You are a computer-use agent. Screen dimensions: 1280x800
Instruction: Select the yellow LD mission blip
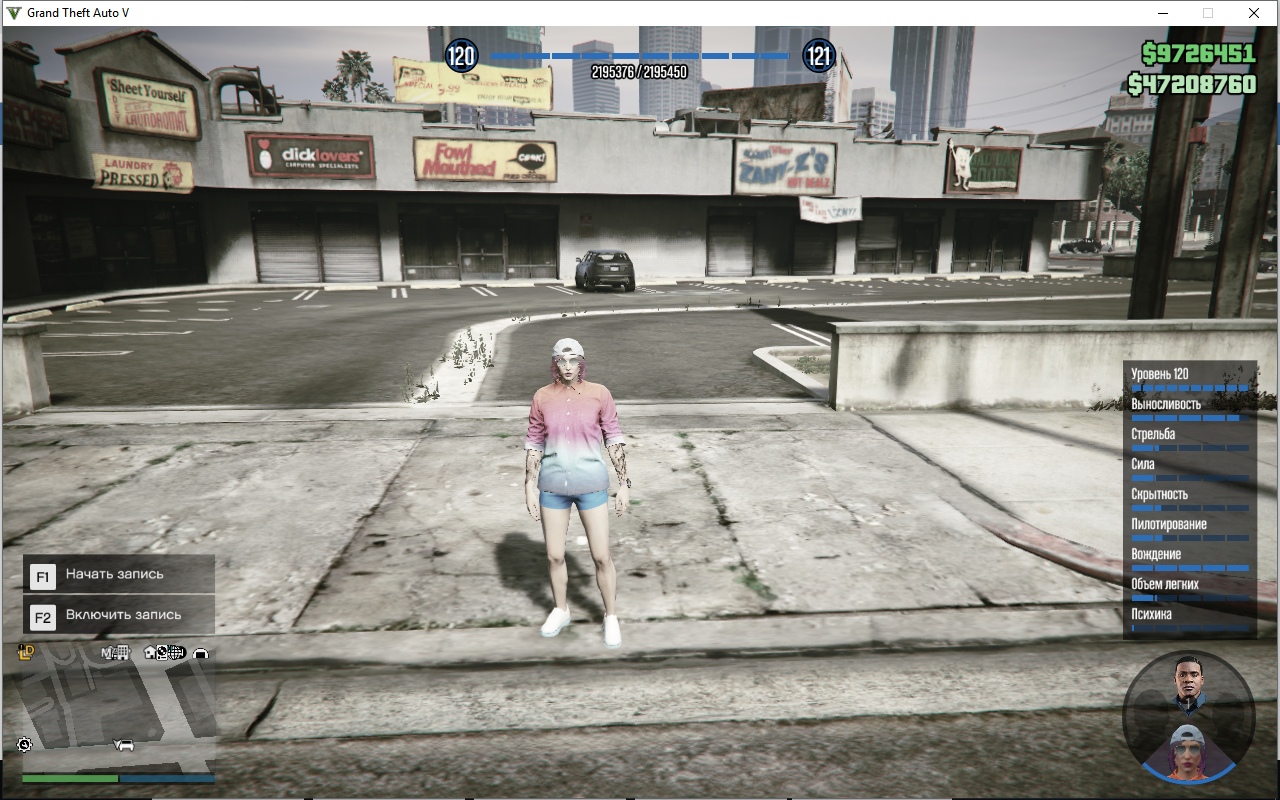tap(27, 653)
